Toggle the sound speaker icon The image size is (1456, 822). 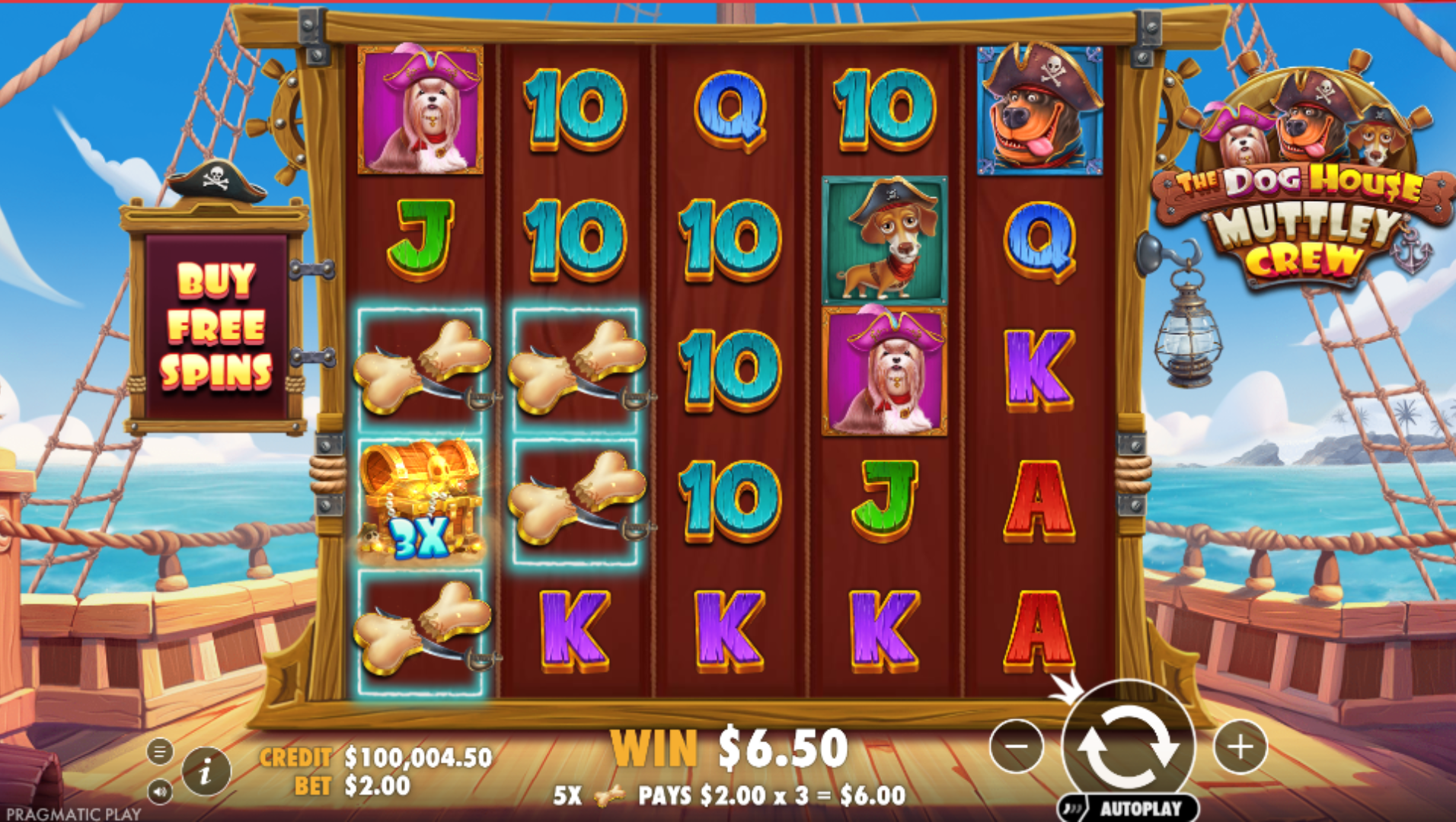(159, 792)
